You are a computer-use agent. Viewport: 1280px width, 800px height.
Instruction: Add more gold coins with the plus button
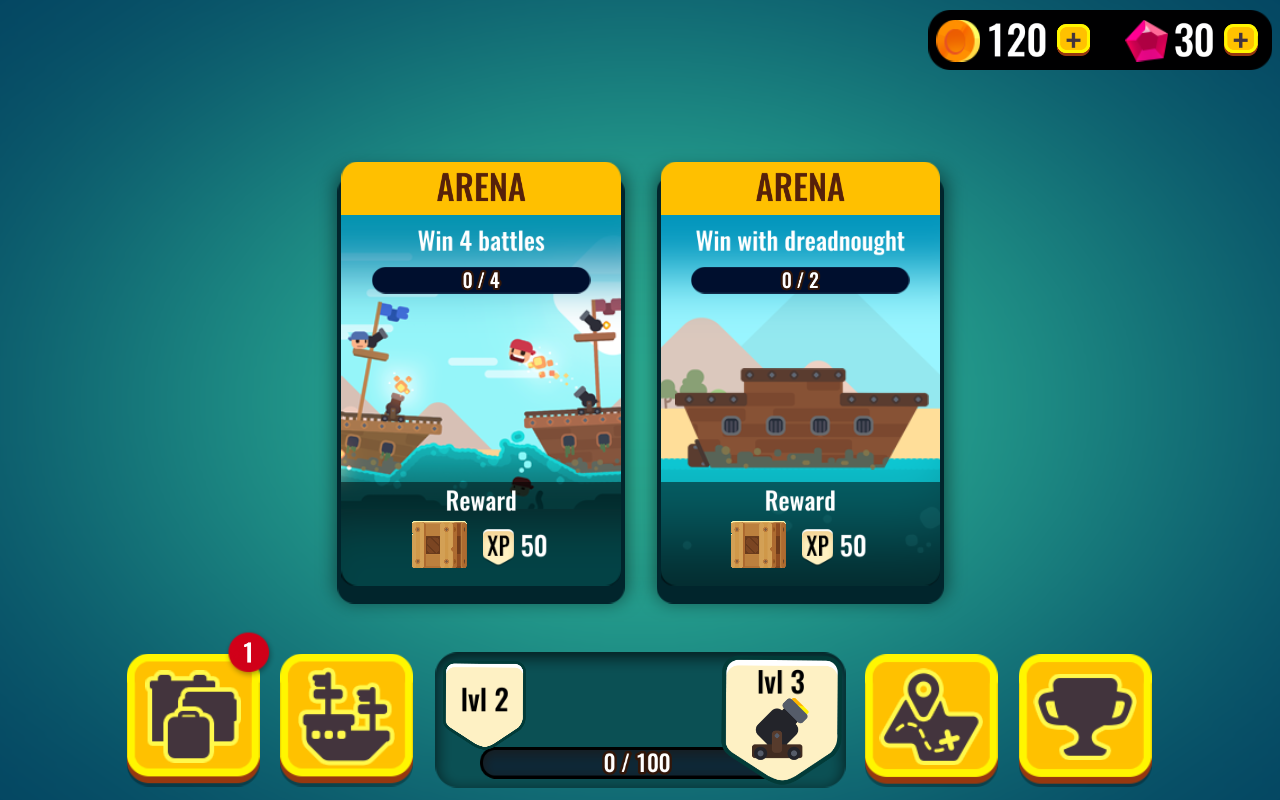(x=1073, y=40)
